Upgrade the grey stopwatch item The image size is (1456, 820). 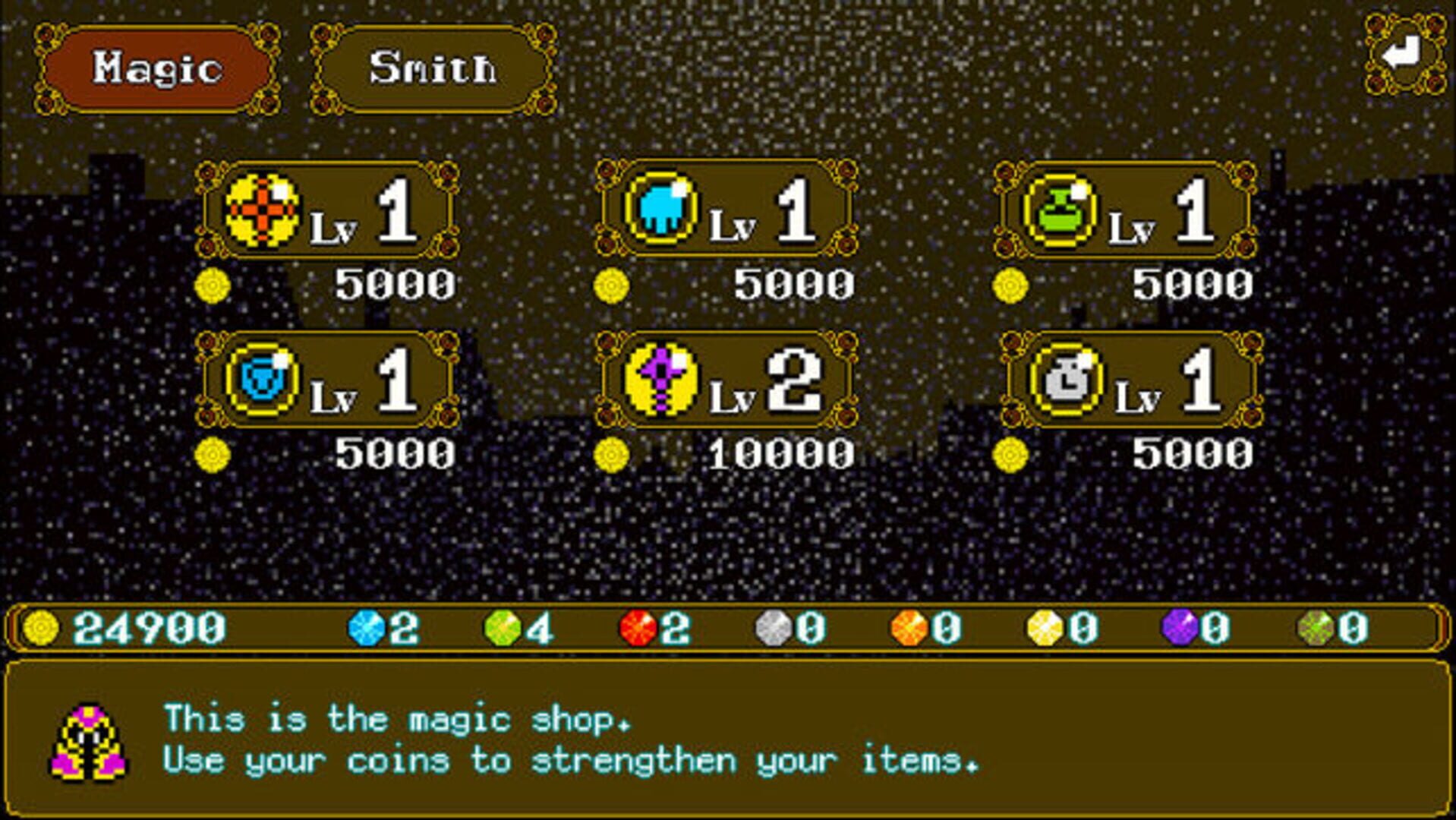[1130, 380]
